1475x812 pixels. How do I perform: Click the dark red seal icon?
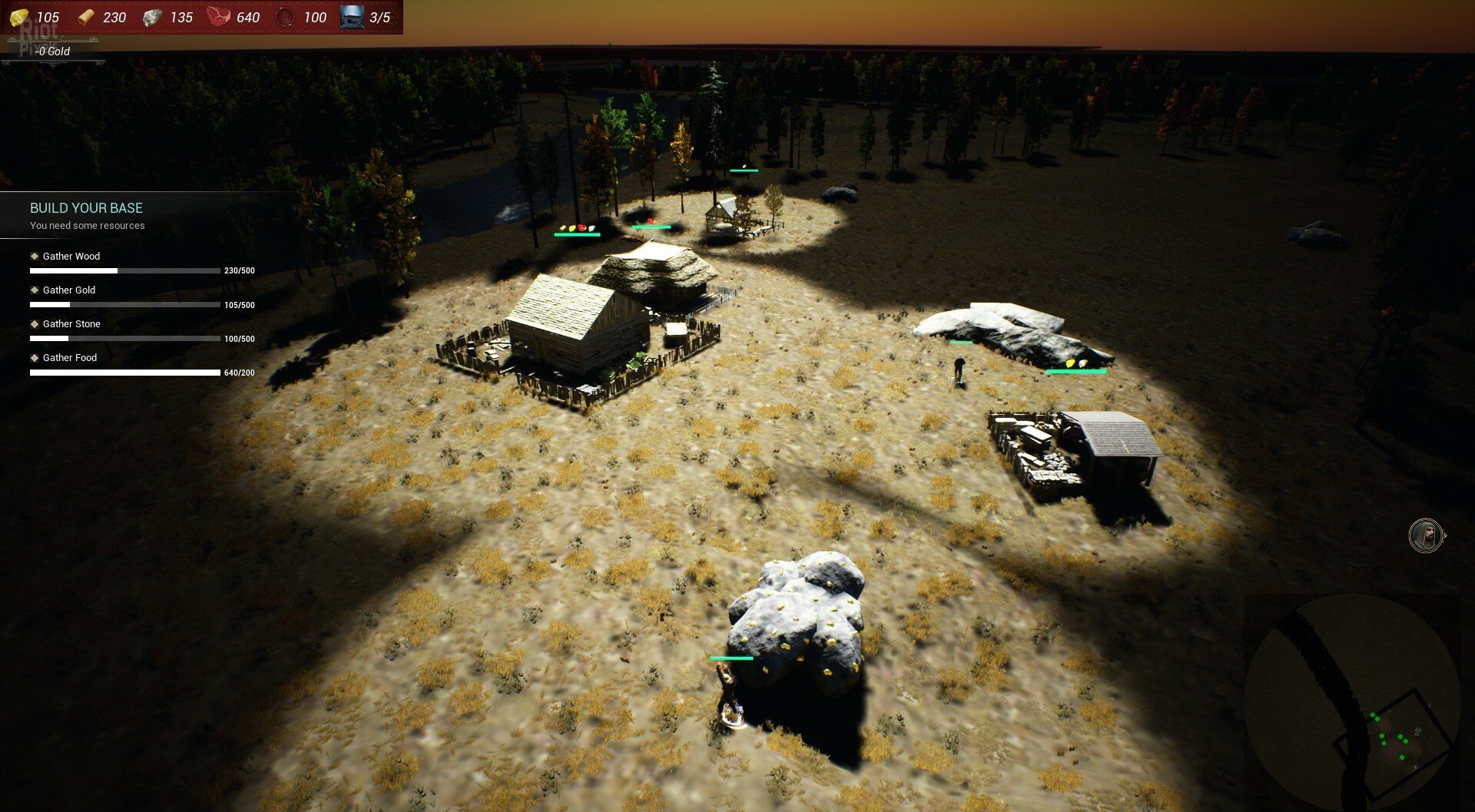284,17
